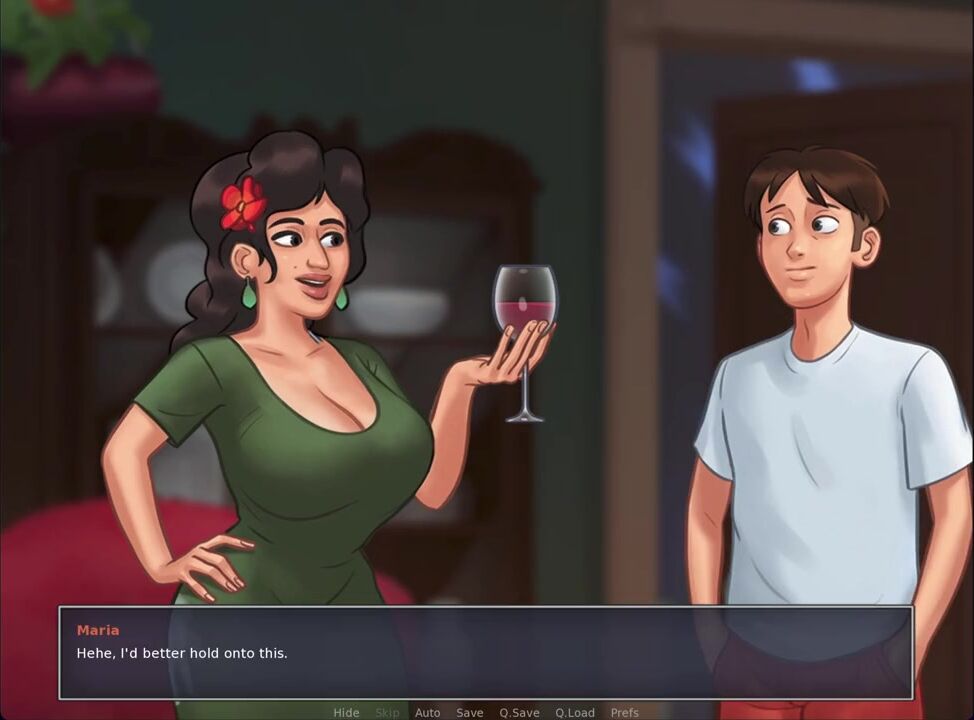Image resolution: width=974 pixels, height=720 pixels.
Task: Open Prefs settings
Action: click(625, 712)
